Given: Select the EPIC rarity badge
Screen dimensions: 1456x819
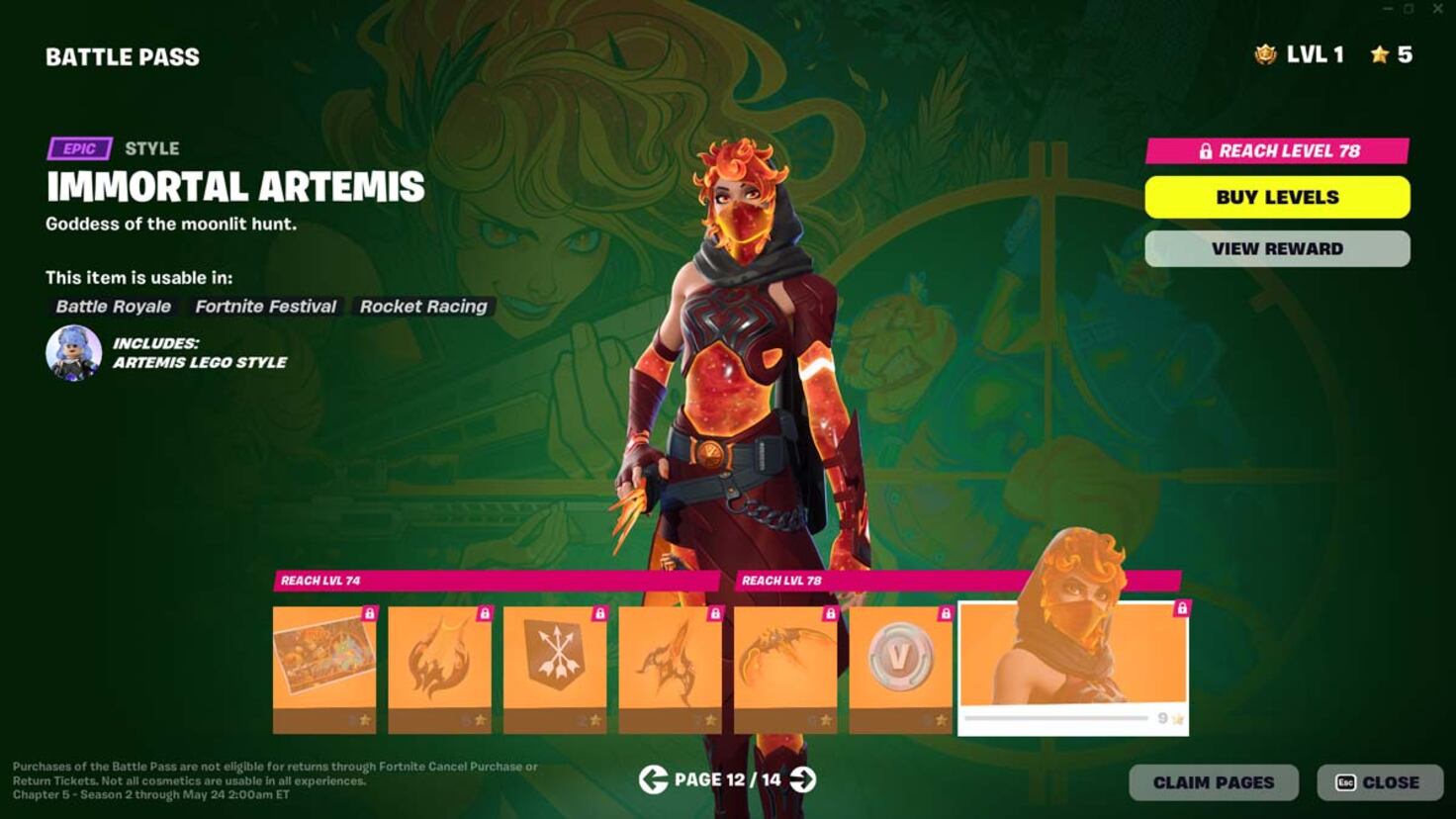Looking at the screenshot, I should [x=77, y=148].
